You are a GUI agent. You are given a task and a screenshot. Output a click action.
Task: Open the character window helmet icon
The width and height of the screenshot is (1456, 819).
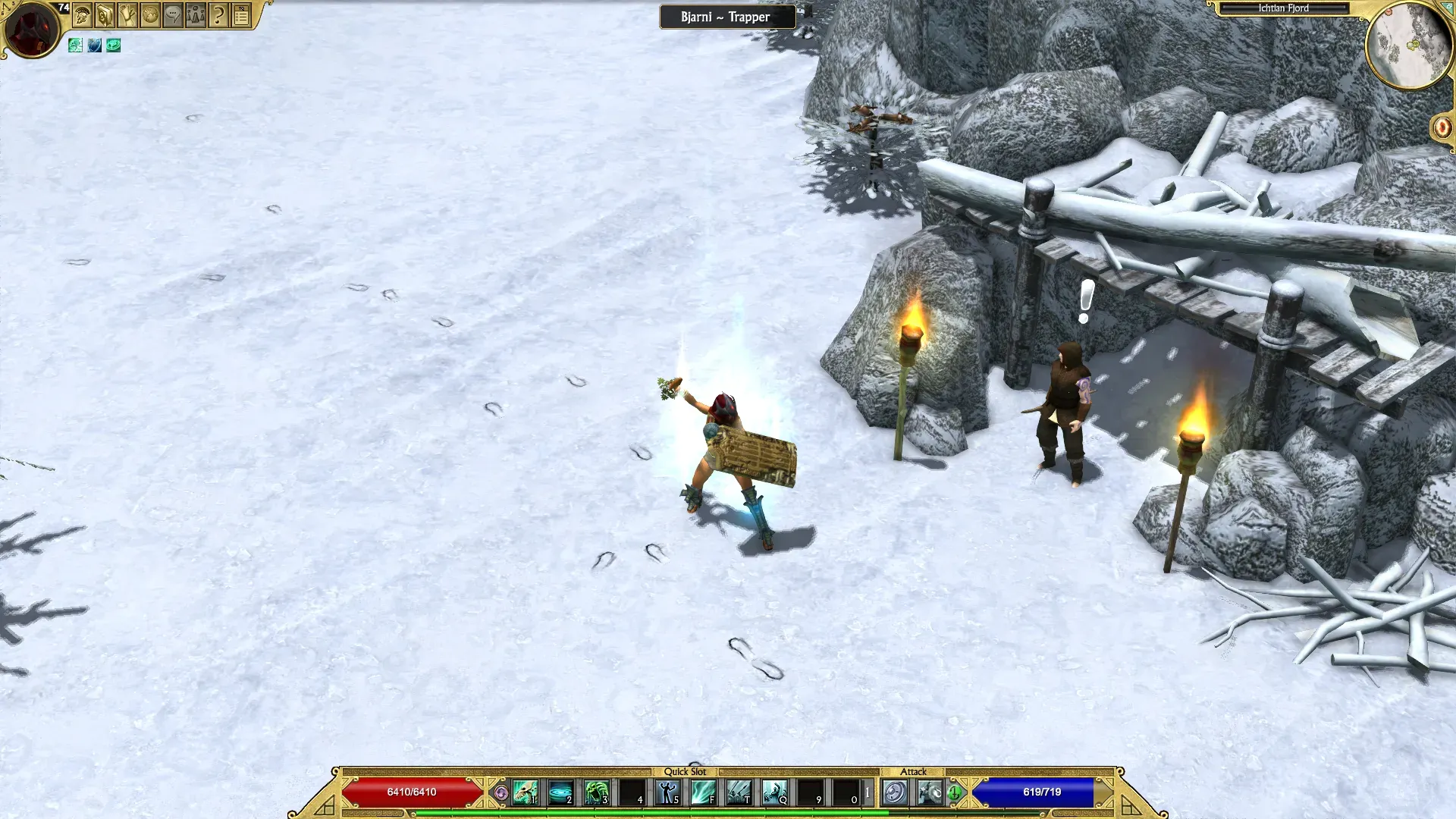pos(83,15)
